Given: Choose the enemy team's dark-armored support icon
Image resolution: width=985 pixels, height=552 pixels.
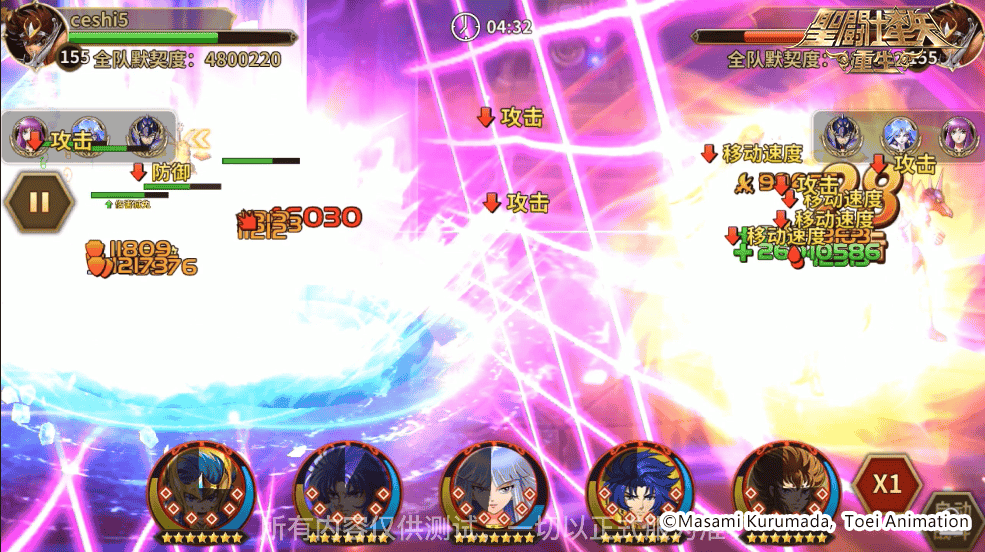Looking at the screenshot, I should (x=842, y=135).
